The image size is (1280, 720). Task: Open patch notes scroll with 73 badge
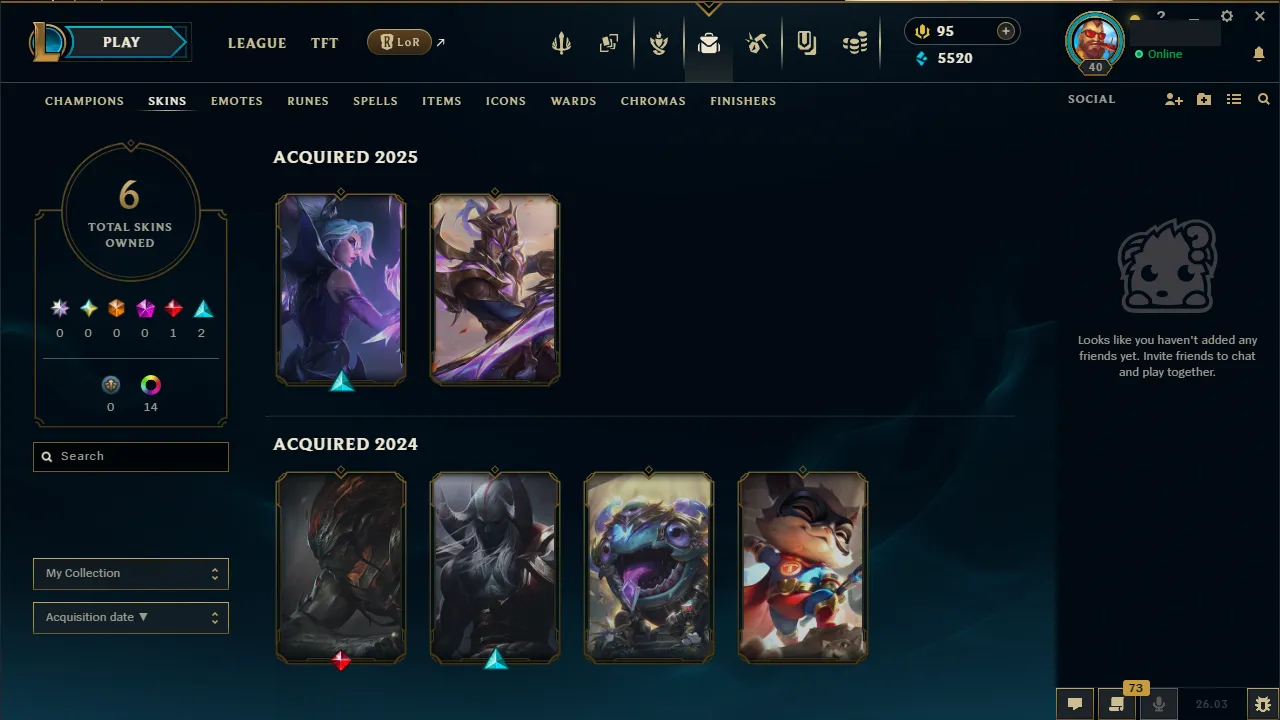[1117, 703]
